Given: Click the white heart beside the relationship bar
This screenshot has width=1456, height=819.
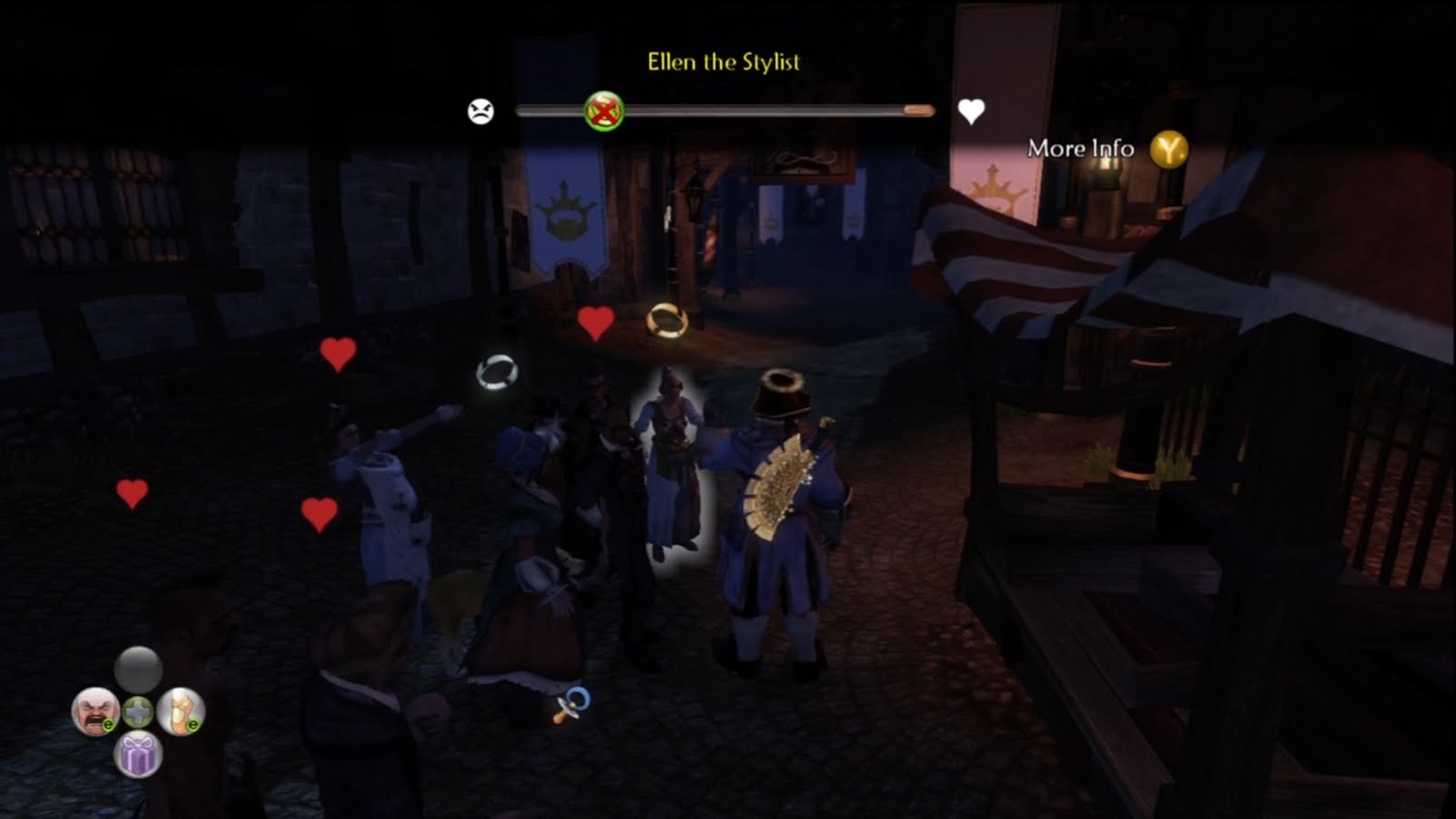Looking at the screenshot, I should point(969,109).
